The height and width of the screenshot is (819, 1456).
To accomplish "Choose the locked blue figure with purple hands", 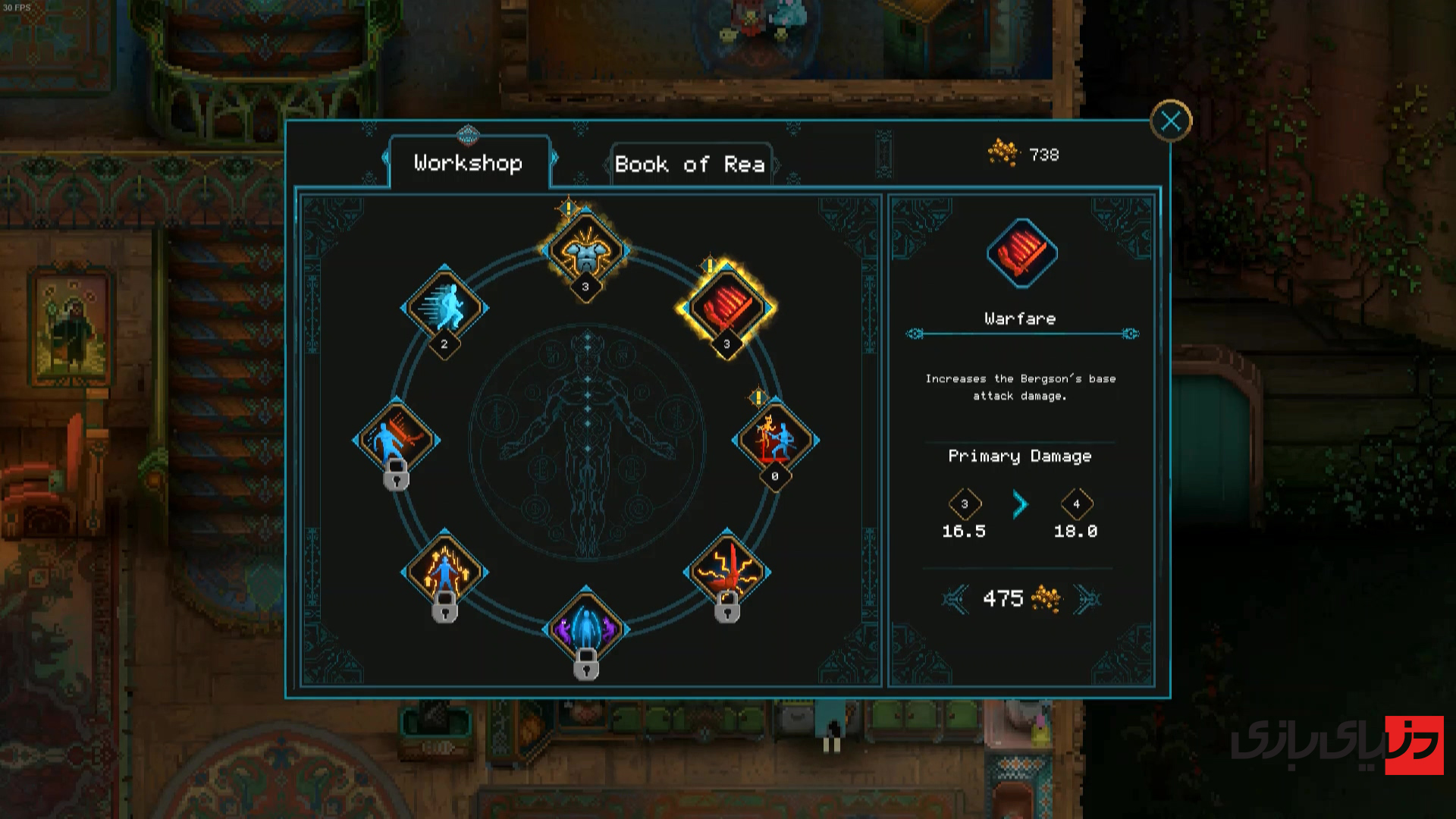I will click(x=585, y=629).
